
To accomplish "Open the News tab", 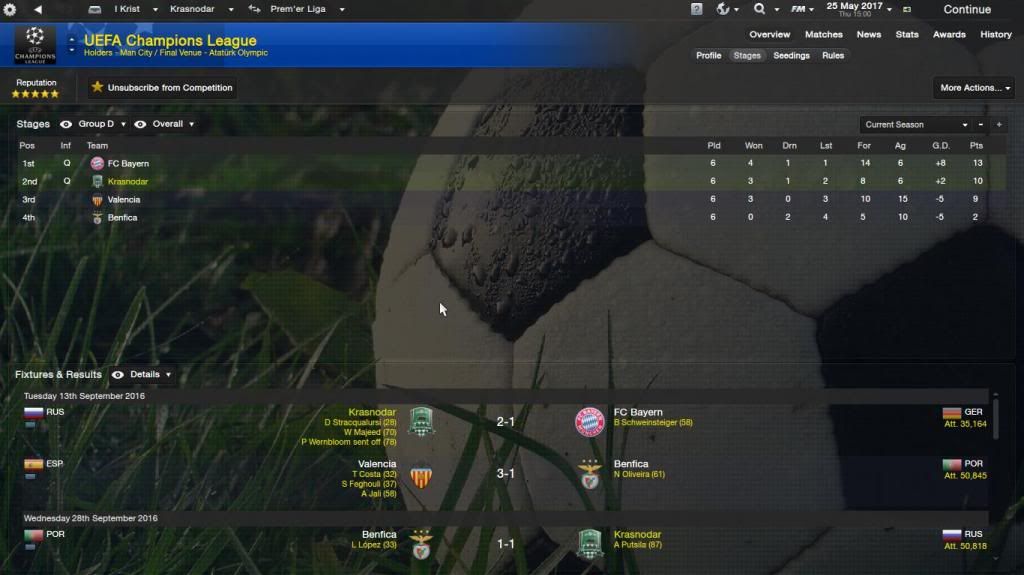I will 868,34.
